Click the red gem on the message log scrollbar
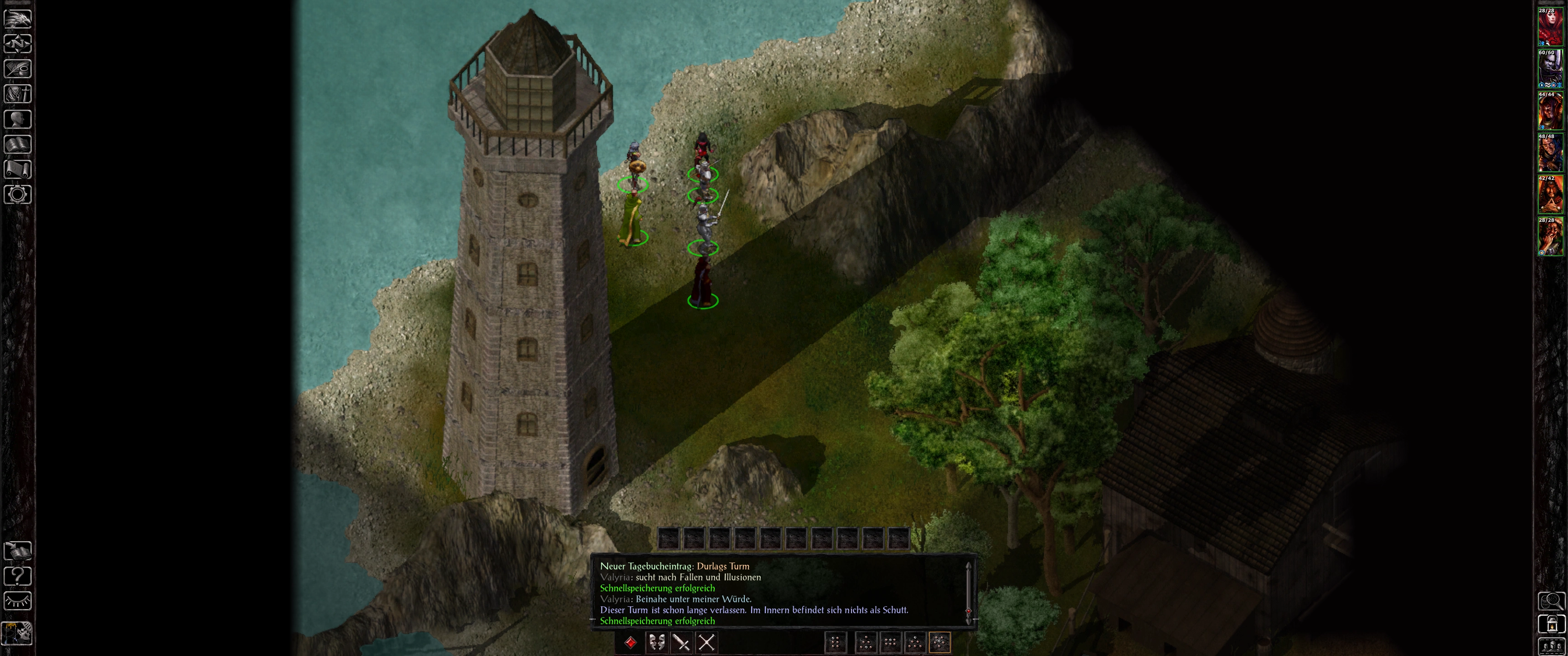The height and width of the screenshot is (656, 1568). pos(969,610)
